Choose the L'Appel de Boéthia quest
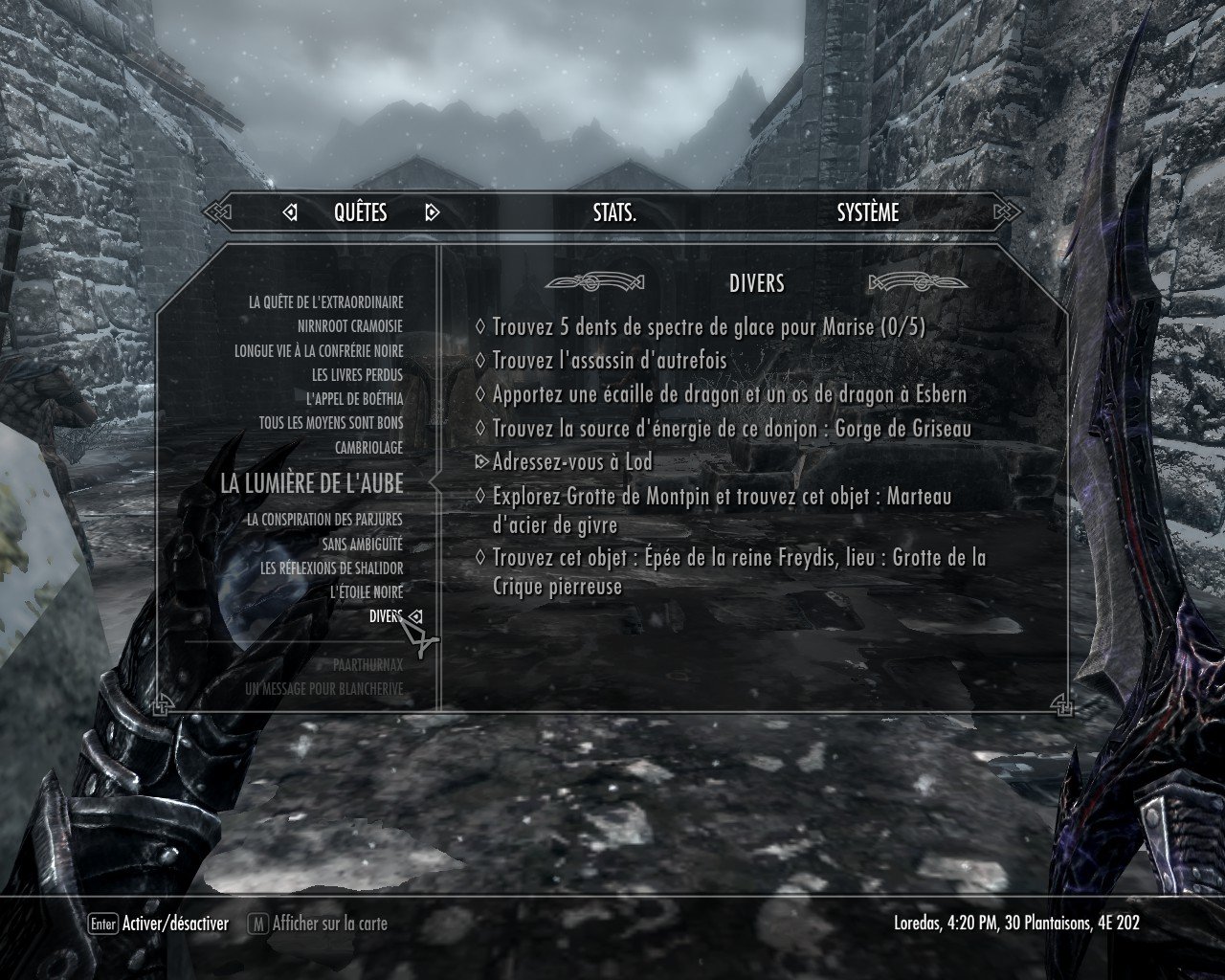 click(354, 399)
